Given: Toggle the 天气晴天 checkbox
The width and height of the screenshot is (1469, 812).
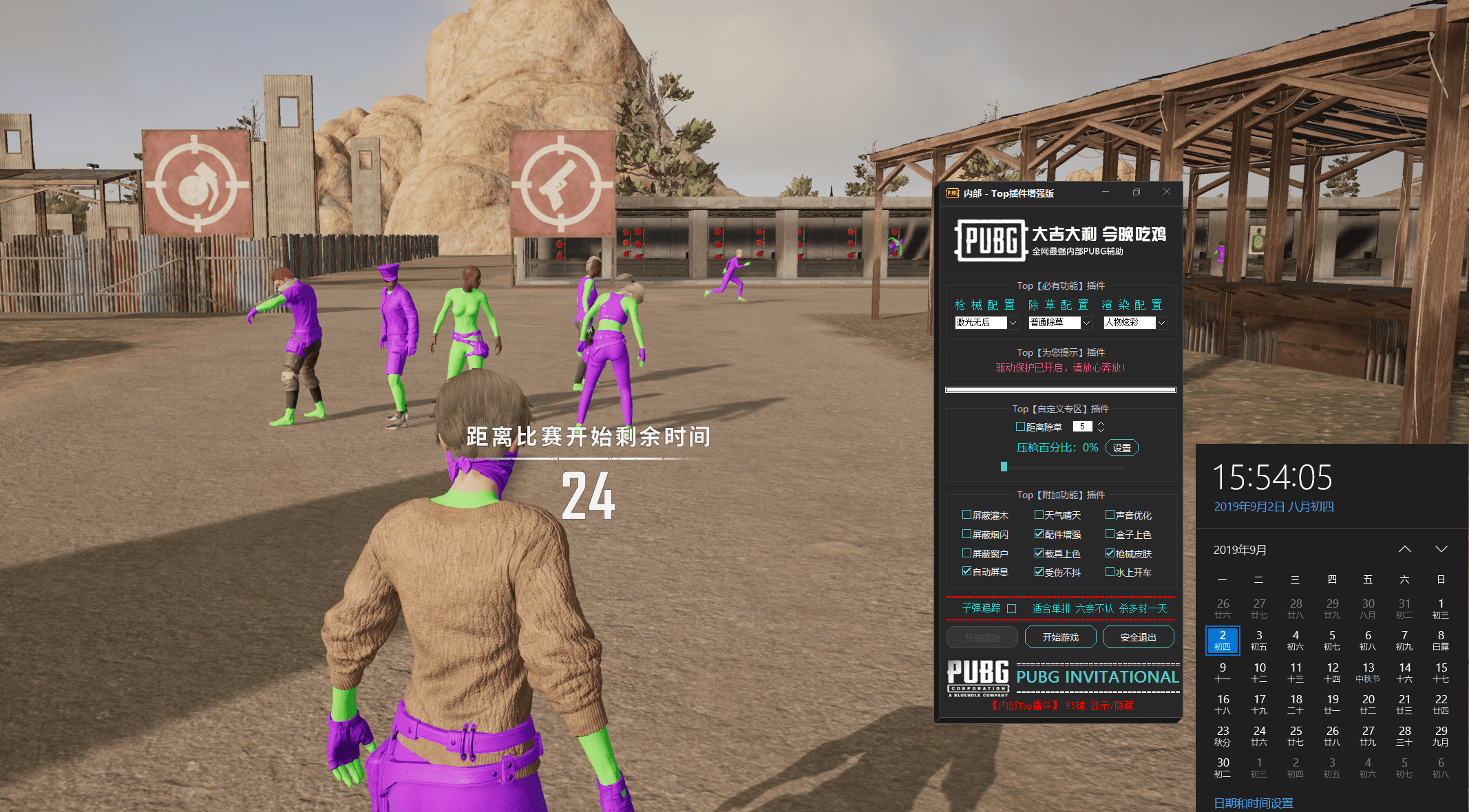Looking at the screenshot, I should pyautogui.click(x=1039, y=515).
